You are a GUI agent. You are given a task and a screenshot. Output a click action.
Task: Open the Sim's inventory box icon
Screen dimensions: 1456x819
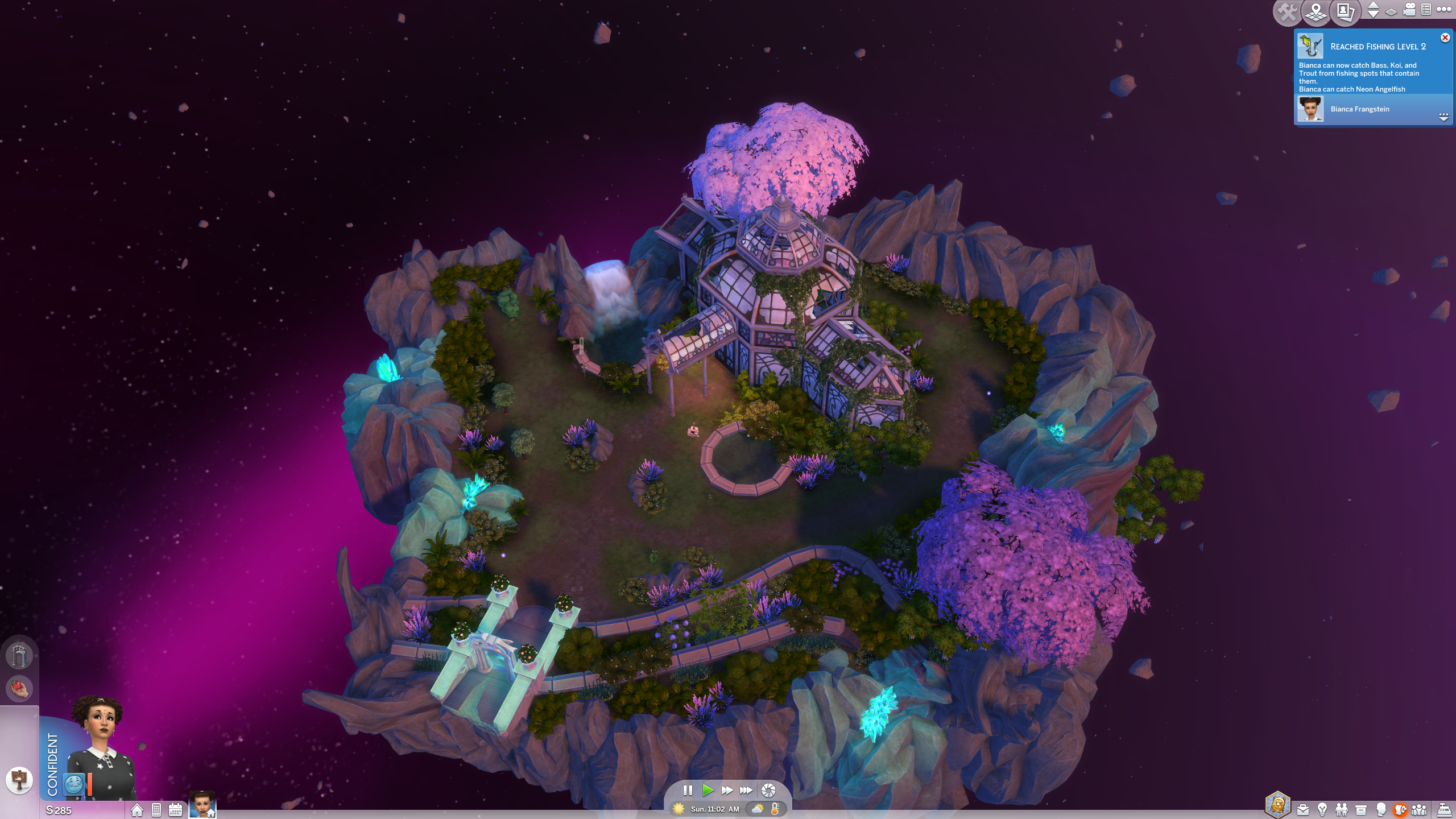point(1361,810)
